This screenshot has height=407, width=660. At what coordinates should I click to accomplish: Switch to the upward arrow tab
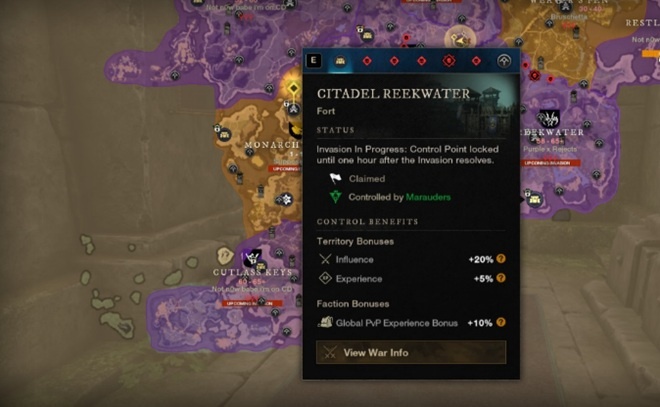[x=504, y=61]
